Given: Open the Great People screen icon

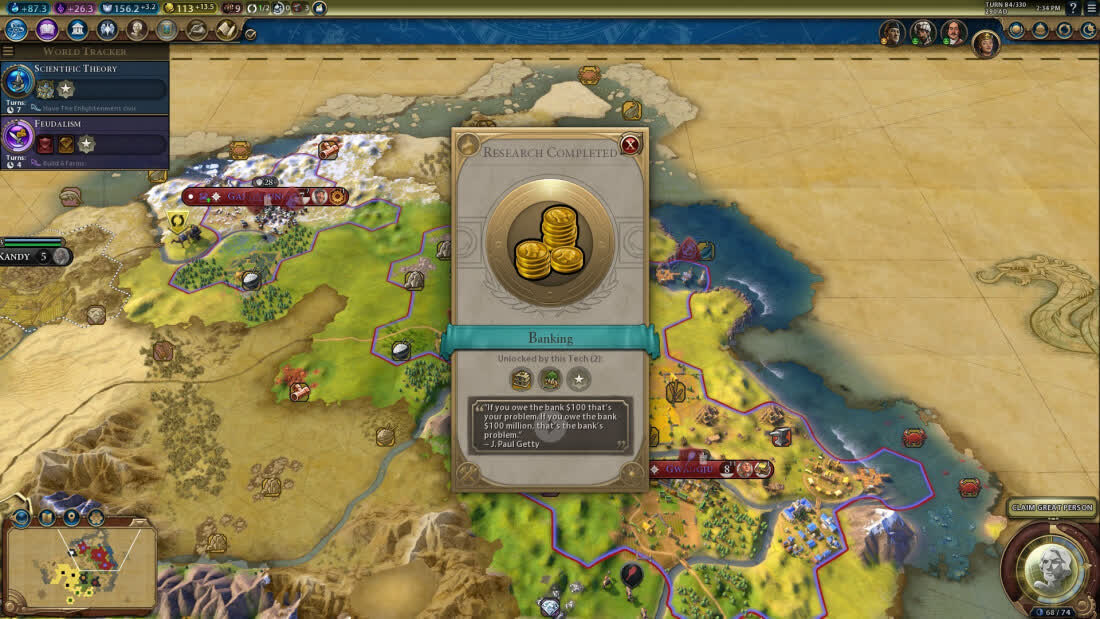Looking at the screenshot, I should [137, 30].
